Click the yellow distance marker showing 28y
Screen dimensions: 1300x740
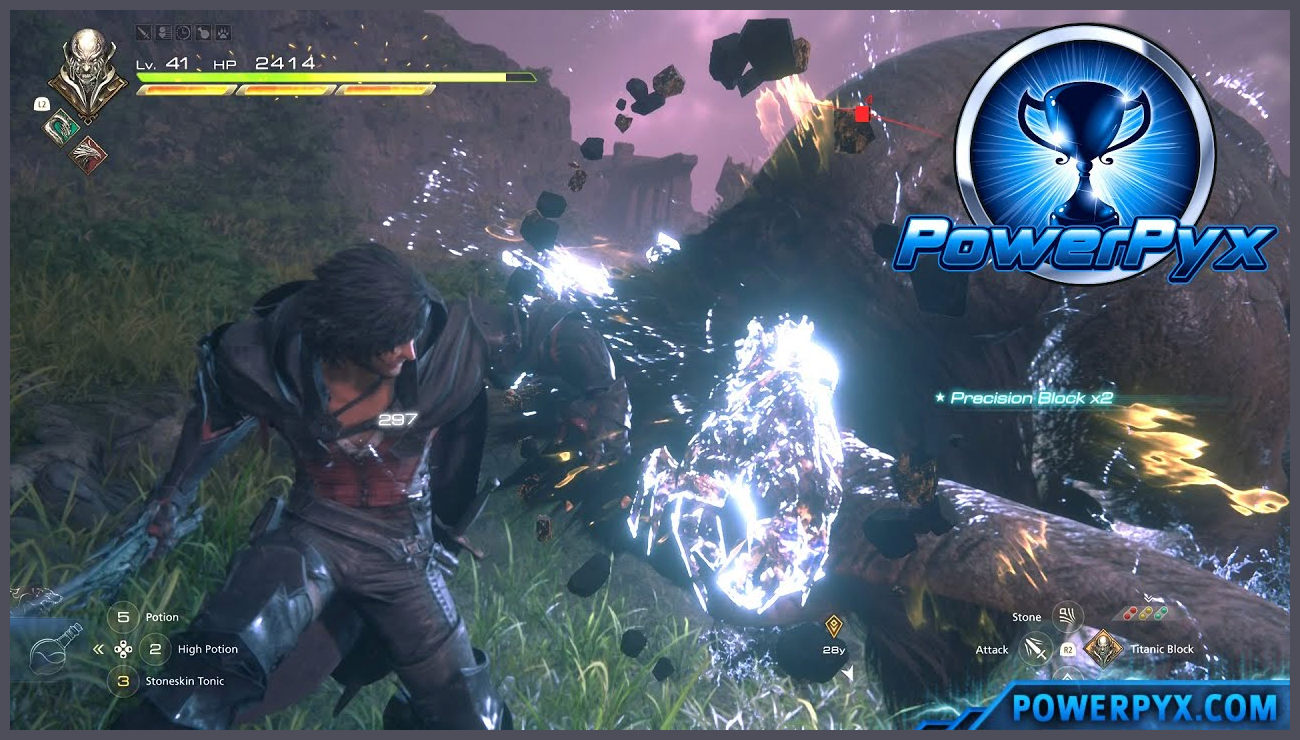(x=832, y=630)
